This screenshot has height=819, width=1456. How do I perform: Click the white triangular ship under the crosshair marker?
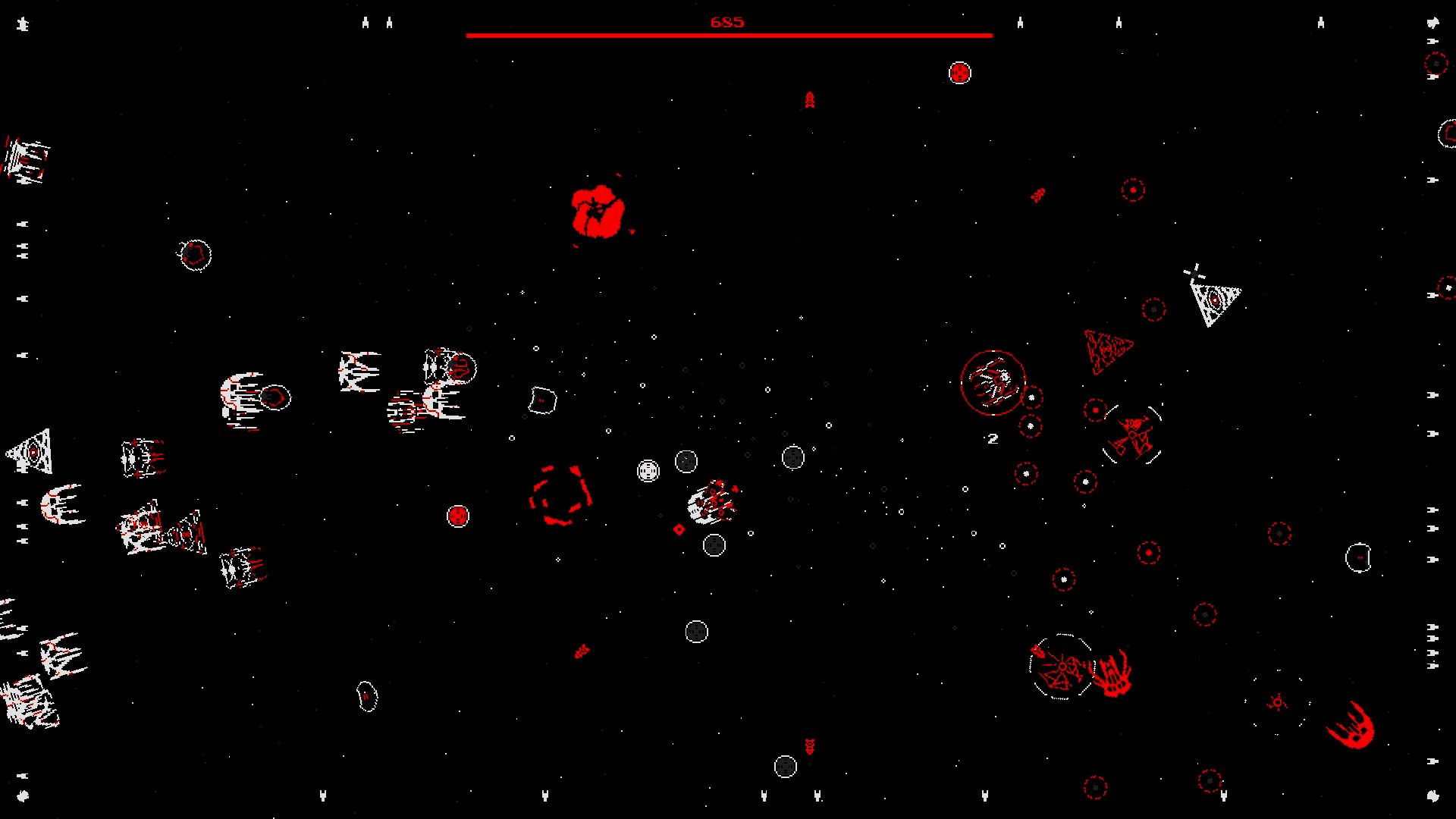(1215, 300)
